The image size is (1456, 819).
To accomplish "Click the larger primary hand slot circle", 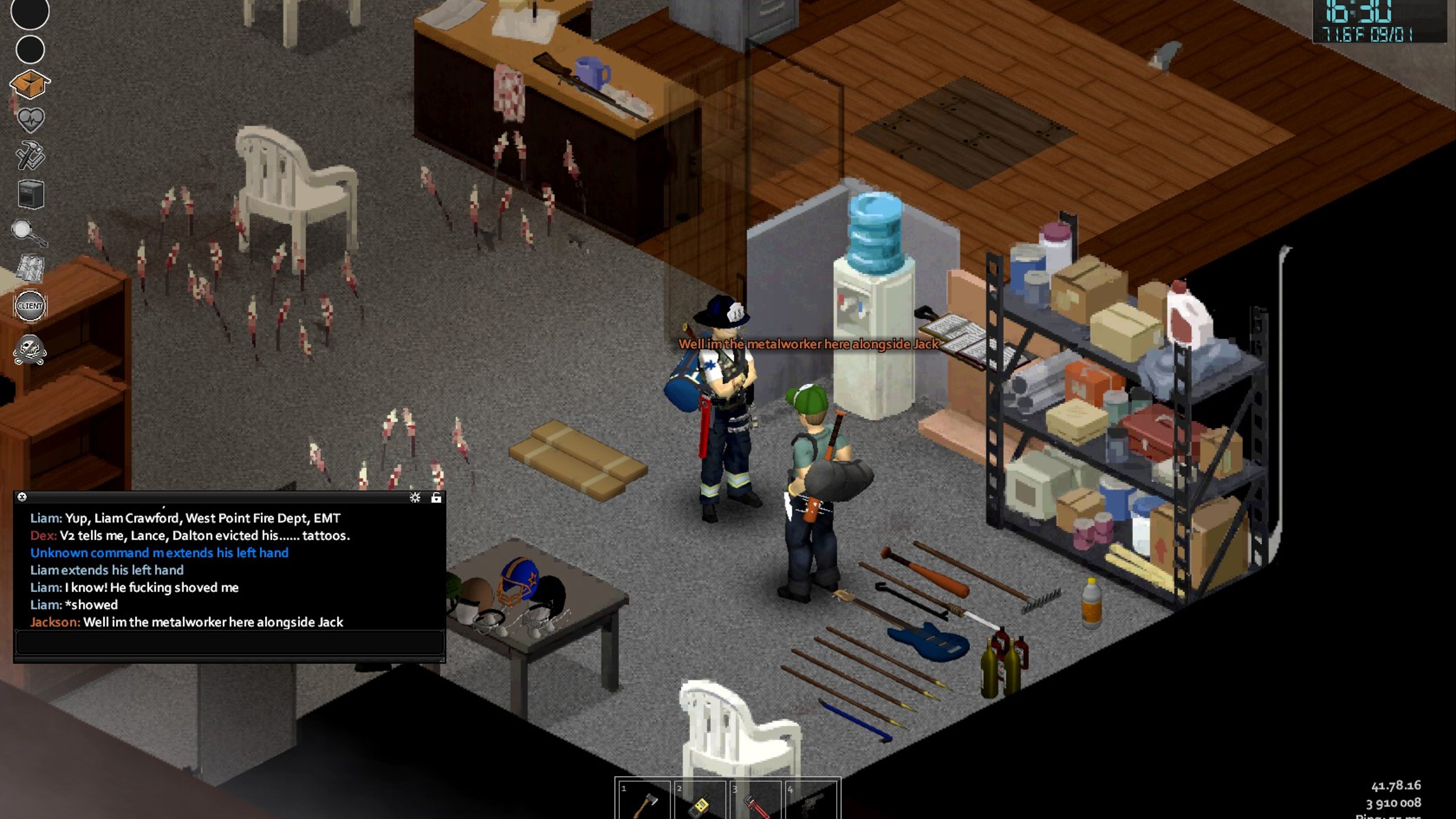I will coord(30,11).
